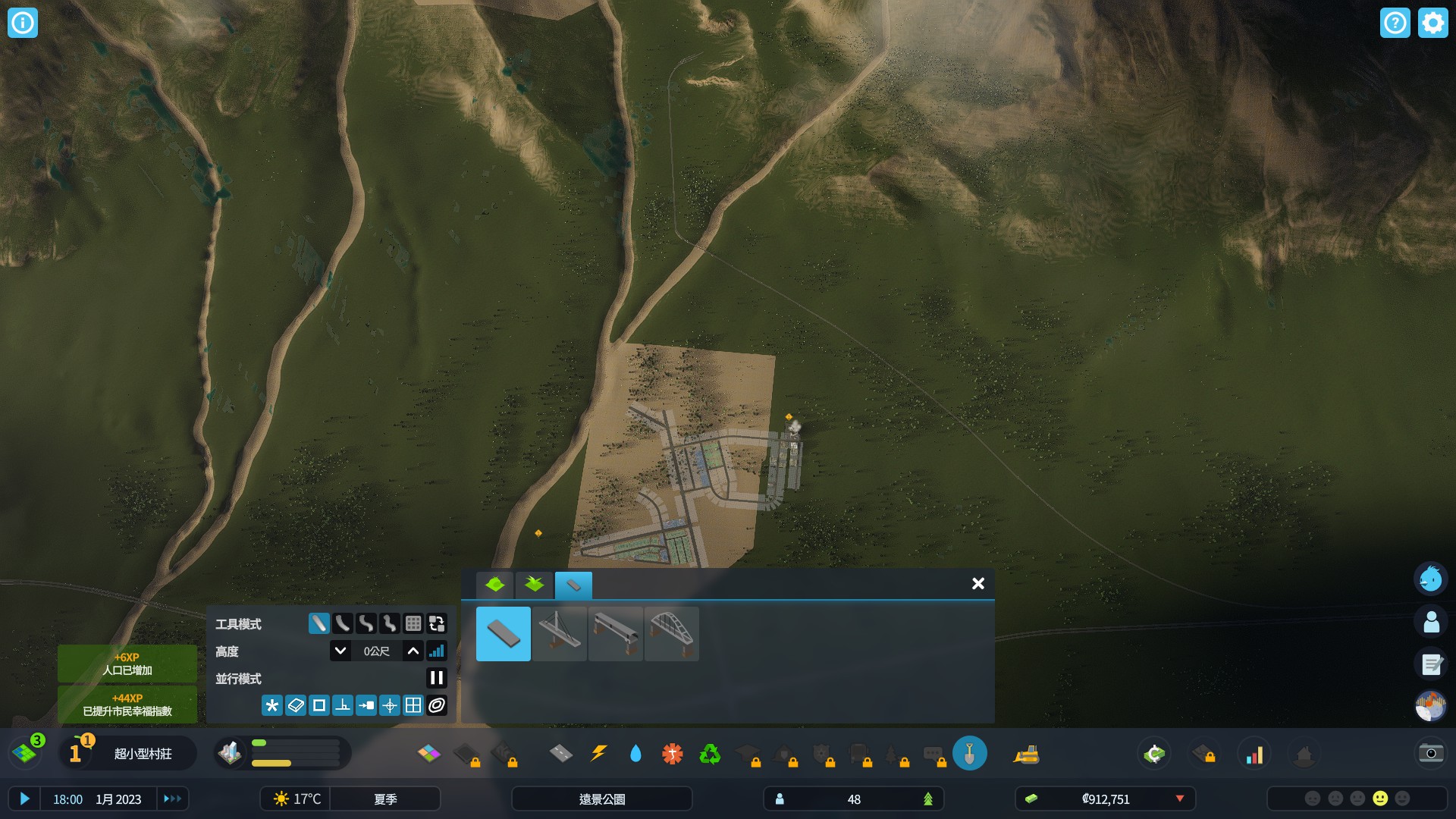The height and width of the screenshot is (819, 1456).
Task: Expand the budget dropdown near ₡912,751
Action: point(1181,799)
